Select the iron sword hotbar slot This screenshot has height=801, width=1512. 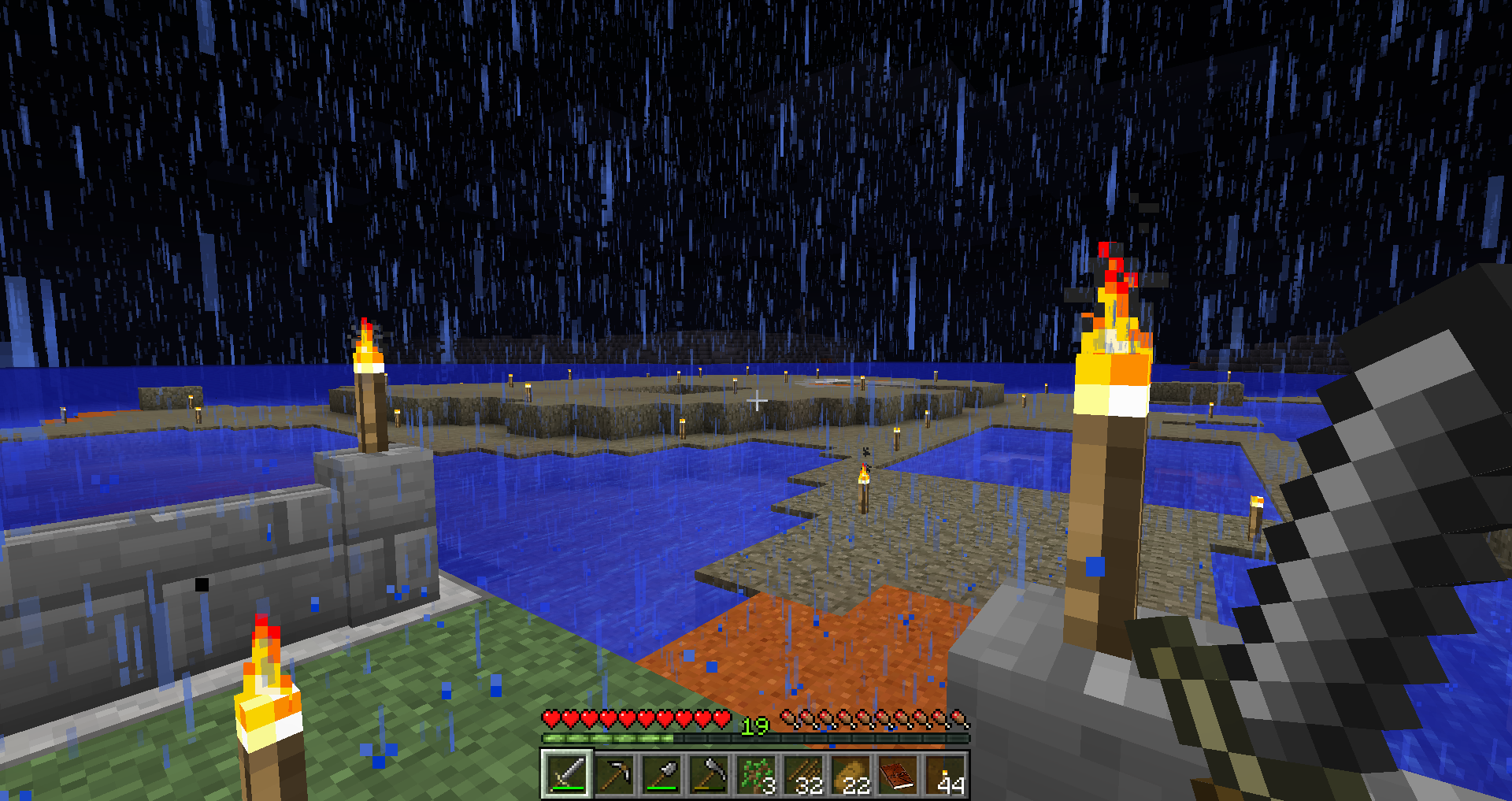[567, 775]
